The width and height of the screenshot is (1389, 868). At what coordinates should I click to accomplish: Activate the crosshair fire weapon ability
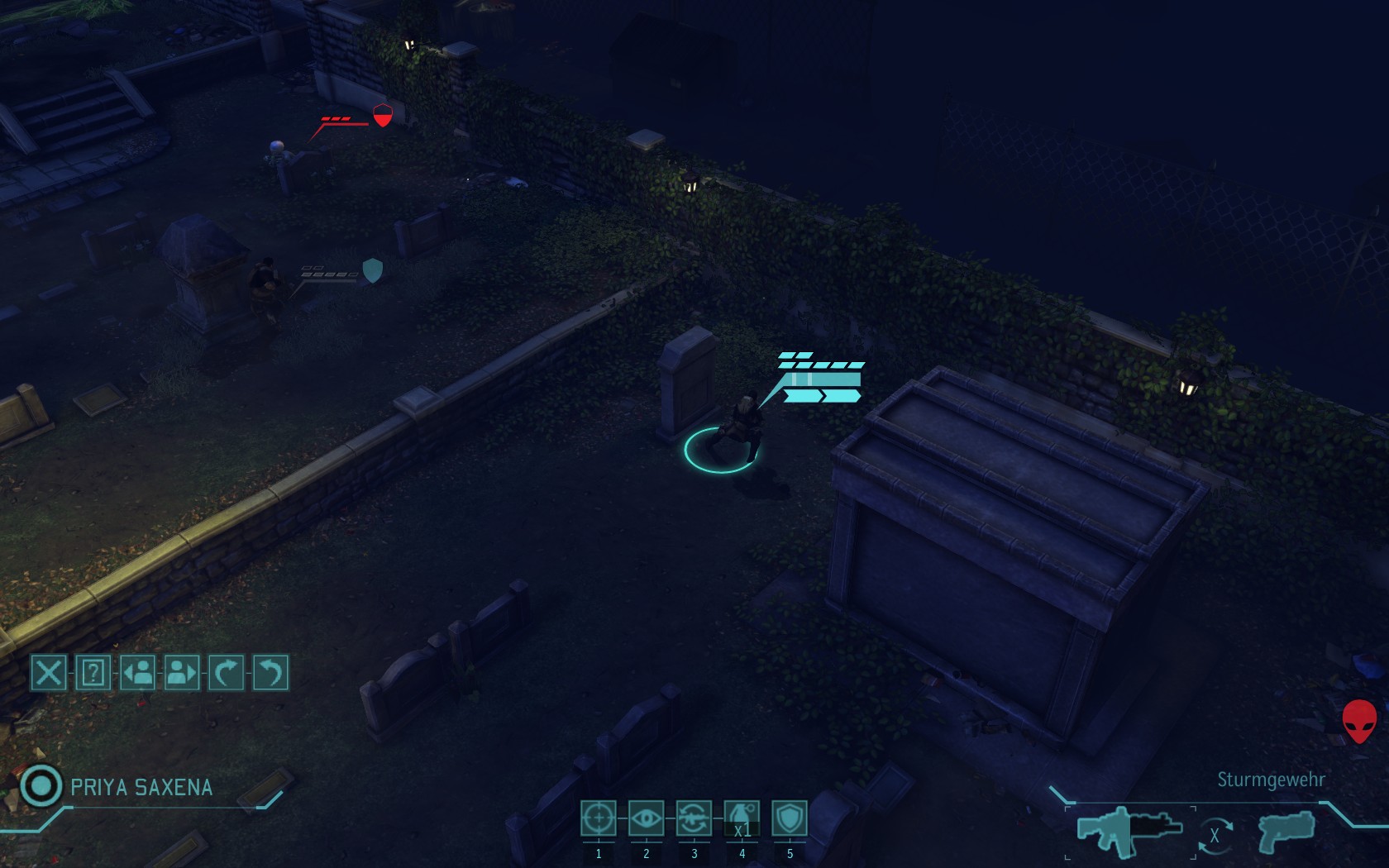[x=598, y=818]
